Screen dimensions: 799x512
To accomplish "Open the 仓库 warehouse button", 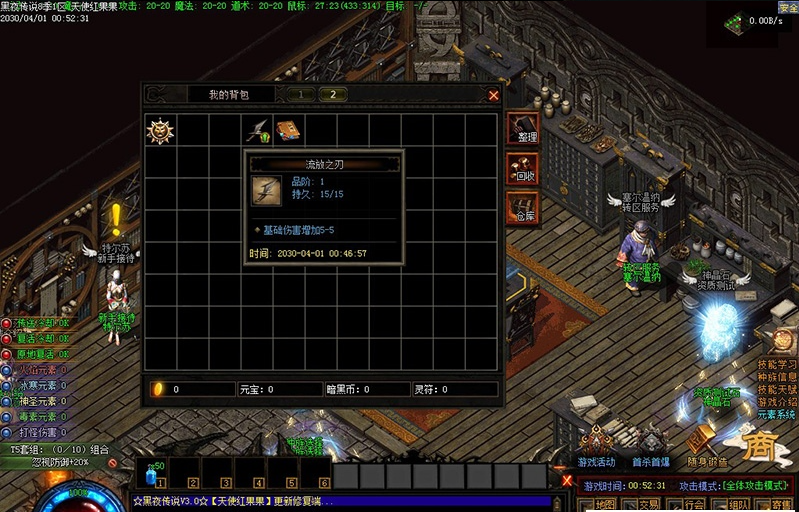I will (523, 208).
